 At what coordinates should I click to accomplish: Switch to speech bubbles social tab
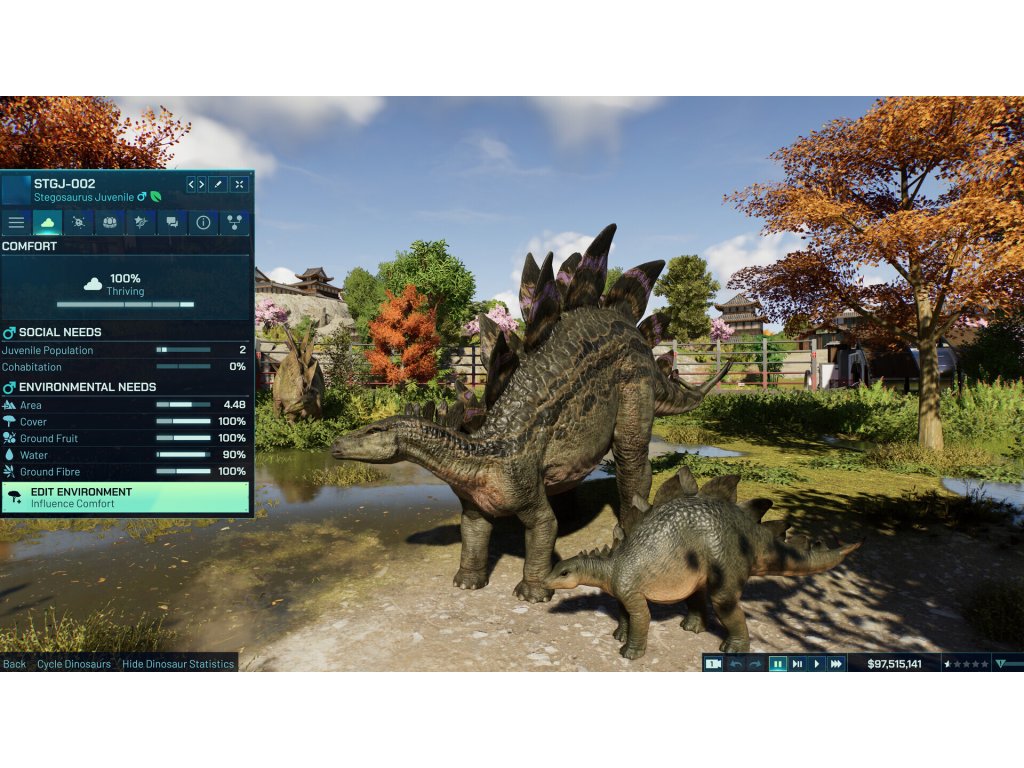pos(172,222)
